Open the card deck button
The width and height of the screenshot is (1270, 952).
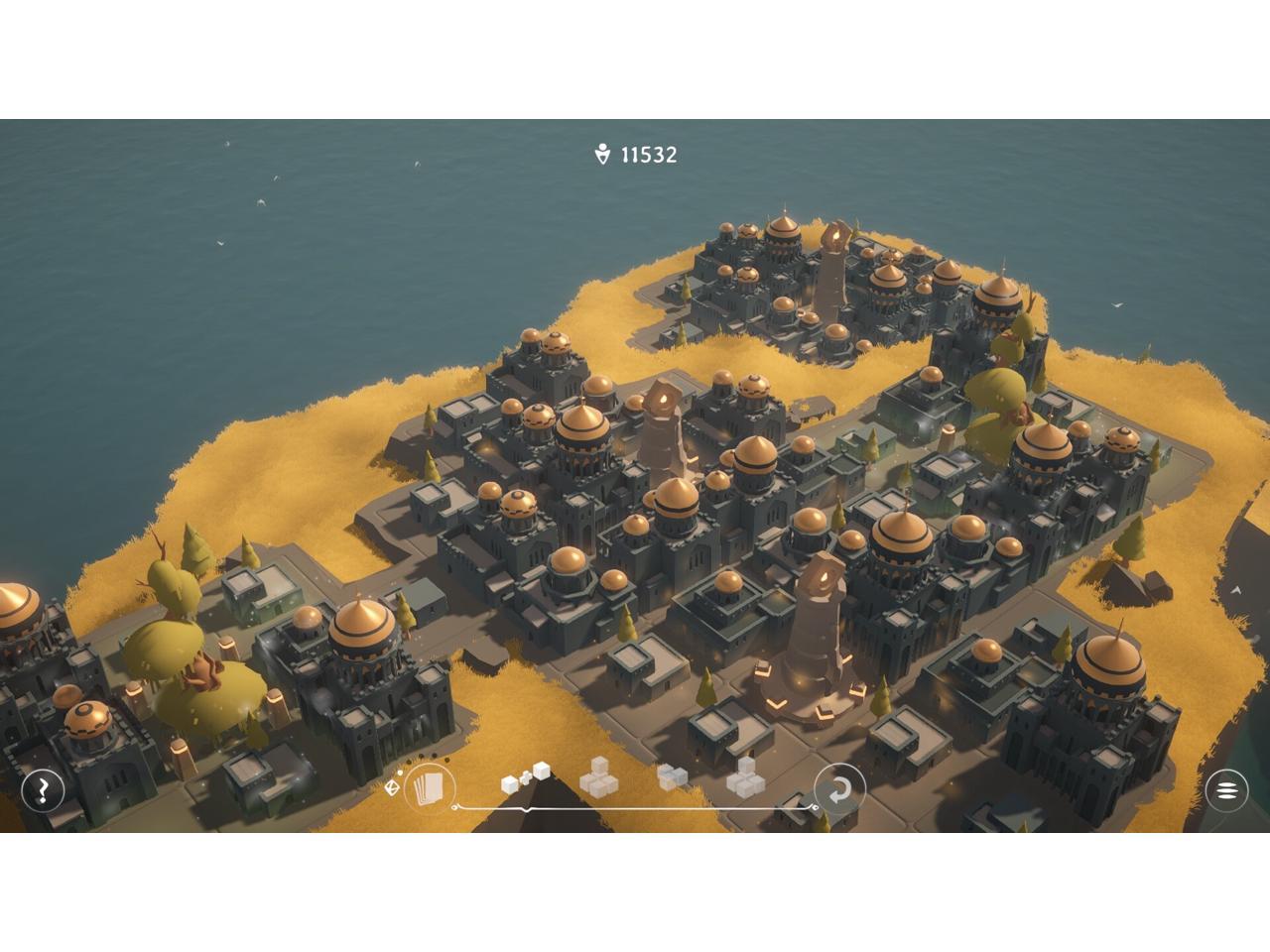click(x=430, y=789)
